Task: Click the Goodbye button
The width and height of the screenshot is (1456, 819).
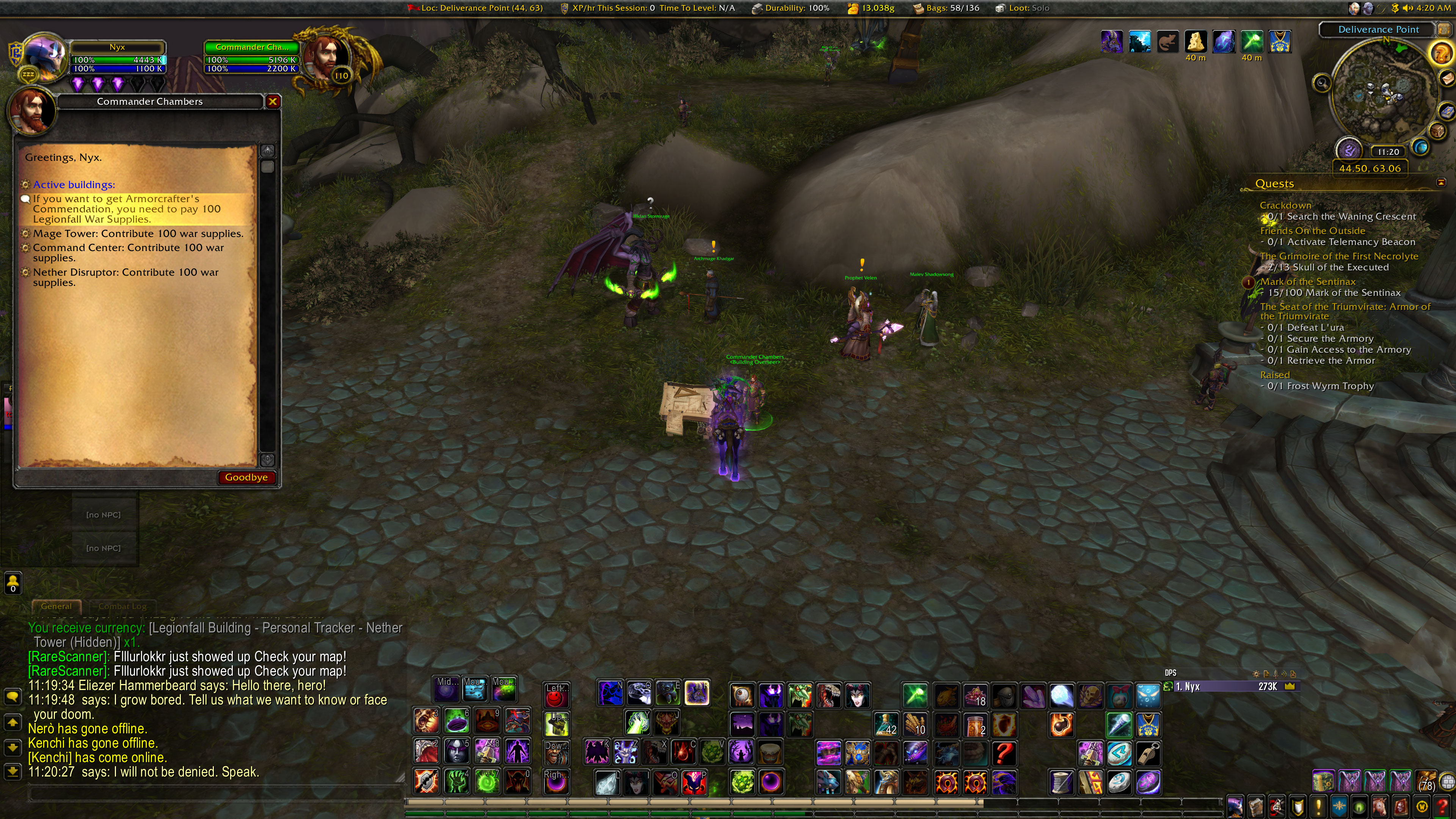Action: click(246, 477)
